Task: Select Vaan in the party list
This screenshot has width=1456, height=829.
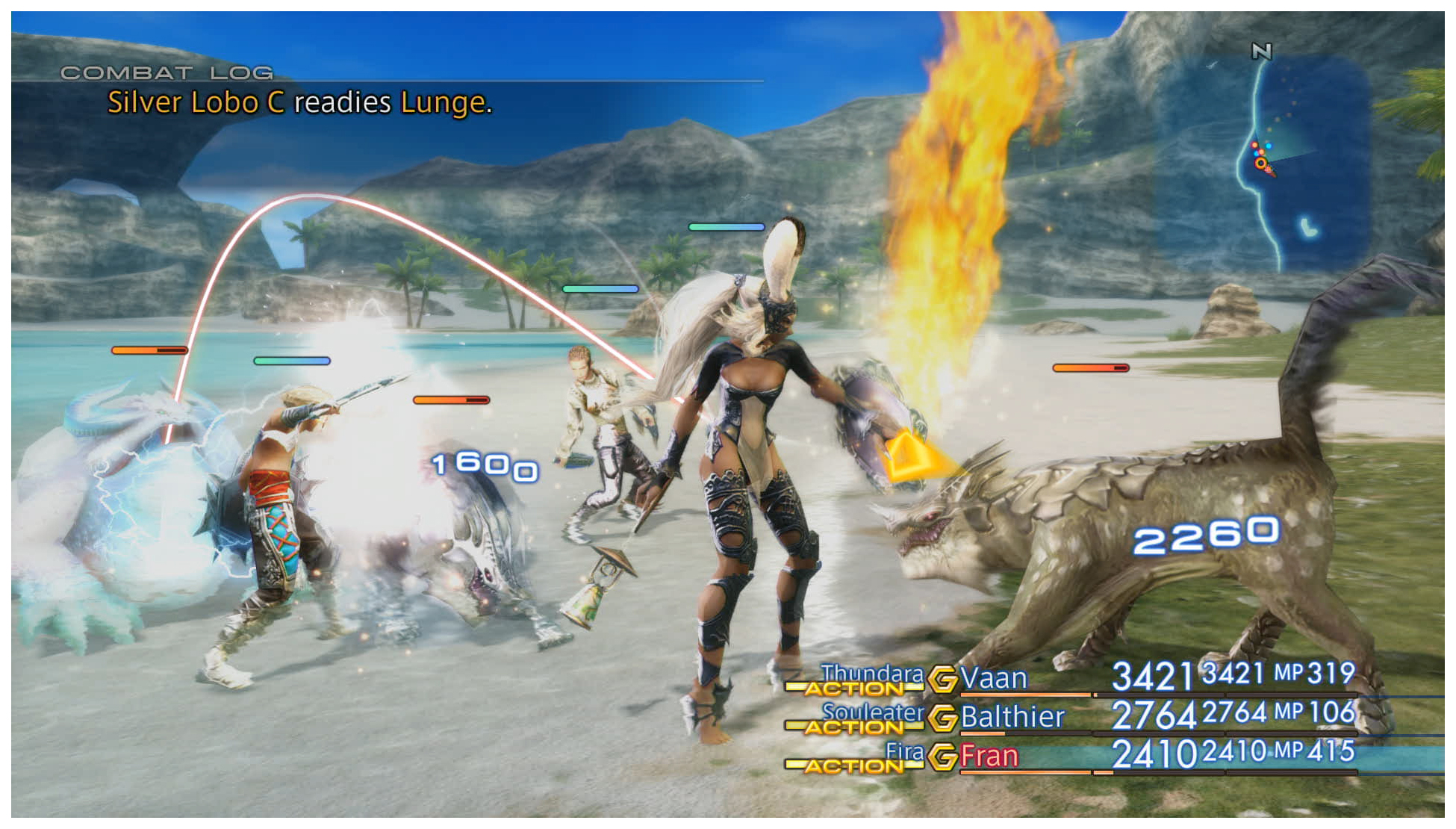Action: 993,678
